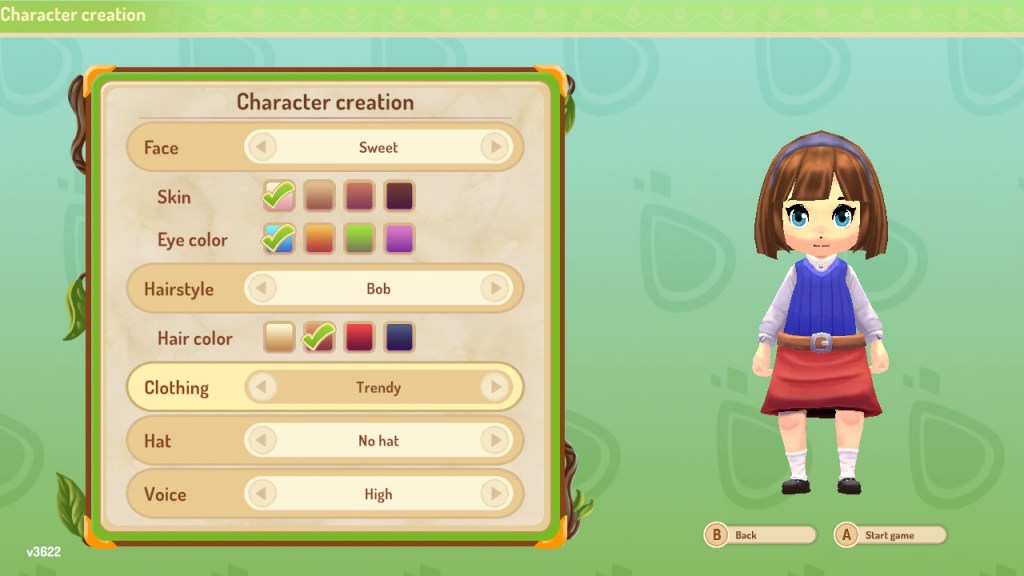This screenshot has width=1024, height=576.
Task: Choose the green eye color swatch
Action: 359,239
